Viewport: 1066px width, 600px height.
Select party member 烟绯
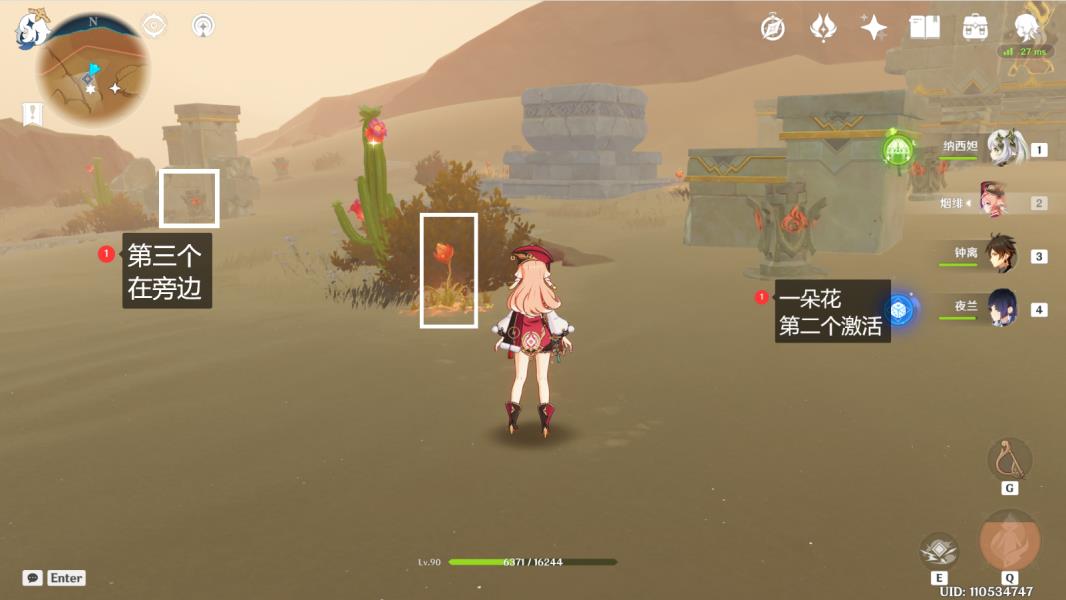click(x=1006, y=202)
